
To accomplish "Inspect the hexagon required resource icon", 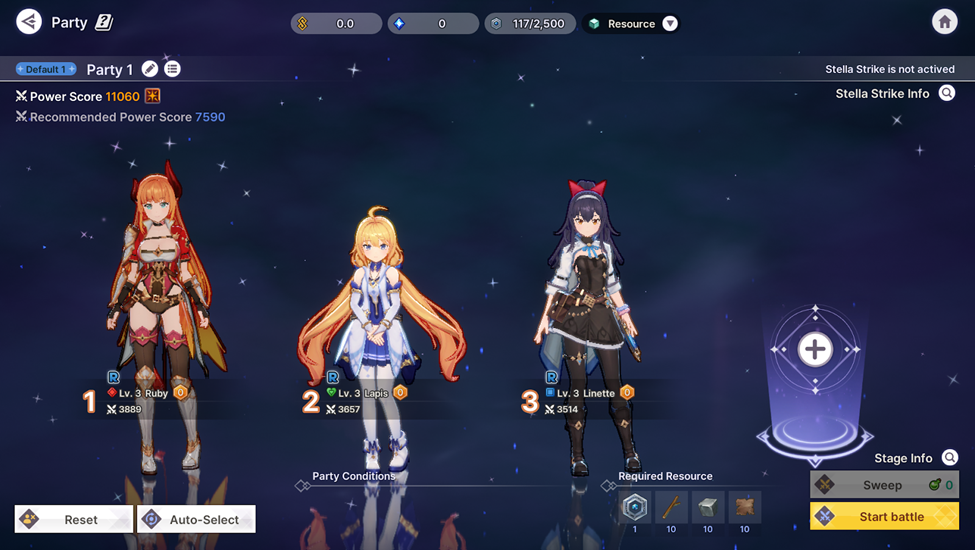I will pos(634,507).
